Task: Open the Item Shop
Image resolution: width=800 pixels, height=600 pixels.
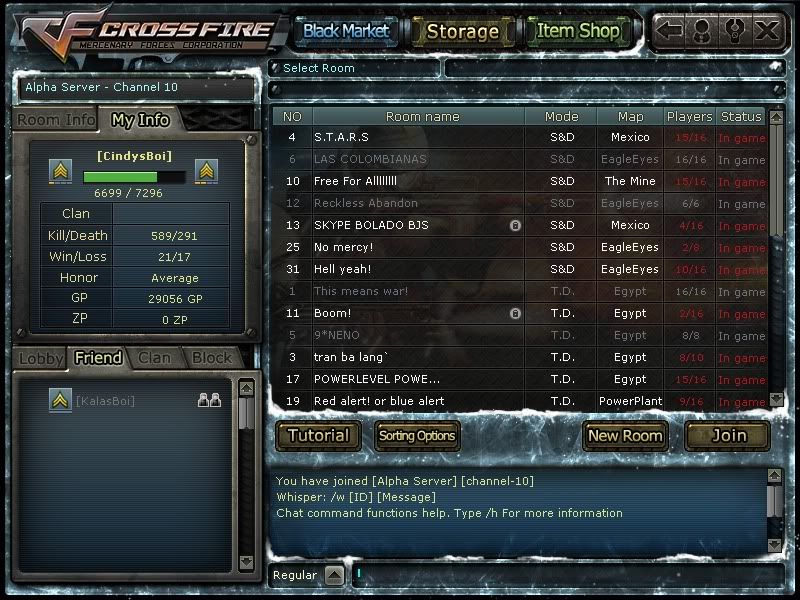Action: click(578, 31)
